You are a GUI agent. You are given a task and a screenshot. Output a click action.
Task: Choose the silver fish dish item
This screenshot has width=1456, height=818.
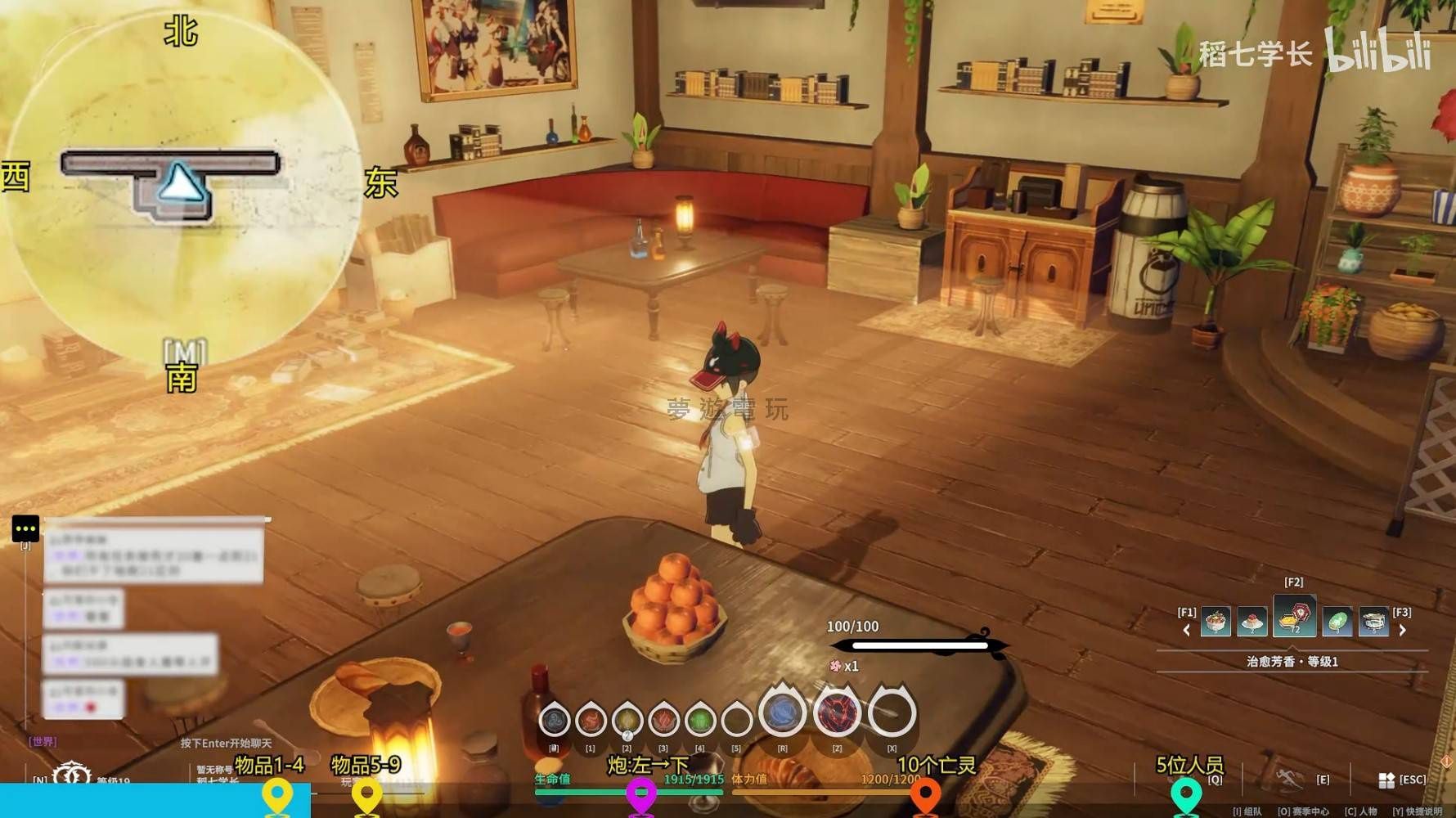click(x=1373, y=622)
